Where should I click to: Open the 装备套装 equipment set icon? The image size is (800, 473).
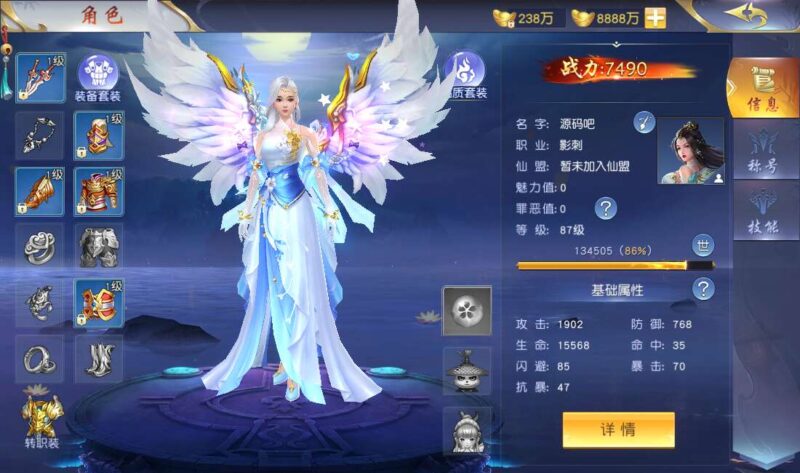coord(98,75)
